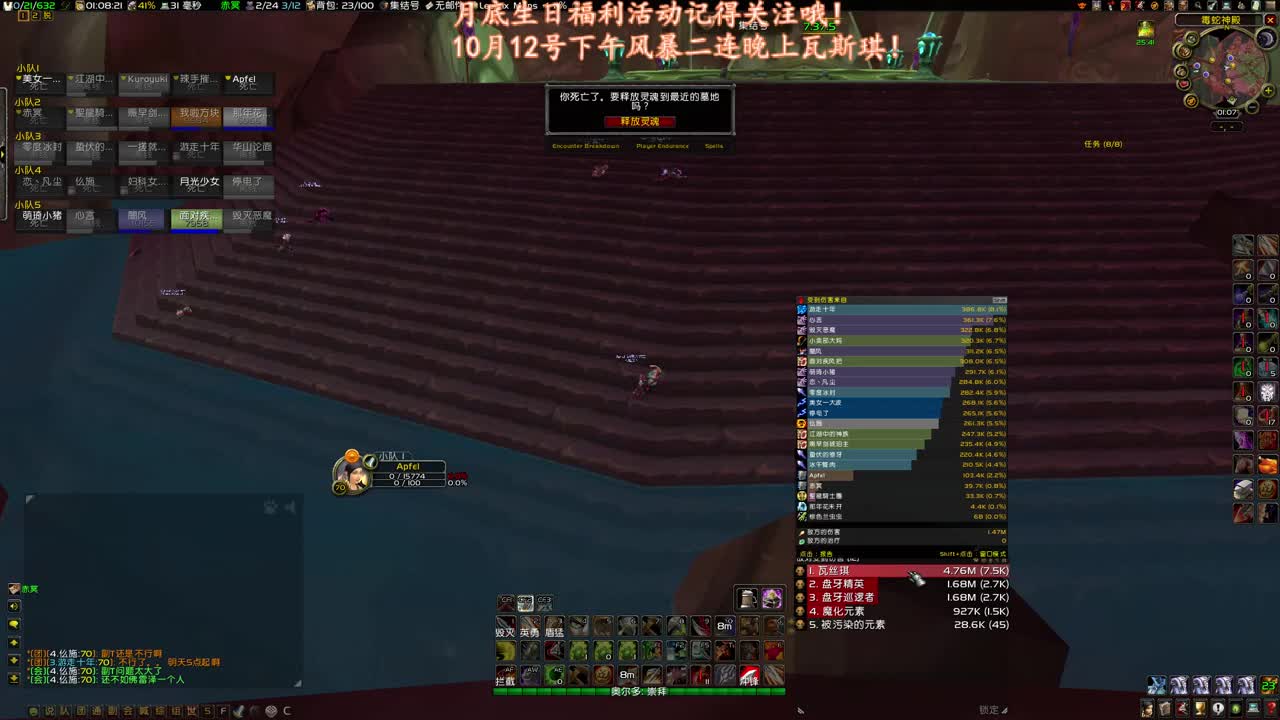Click the 盾猛 action bar icon
The height and width of the screenshot is (720, 1280).
click(554, 626)
